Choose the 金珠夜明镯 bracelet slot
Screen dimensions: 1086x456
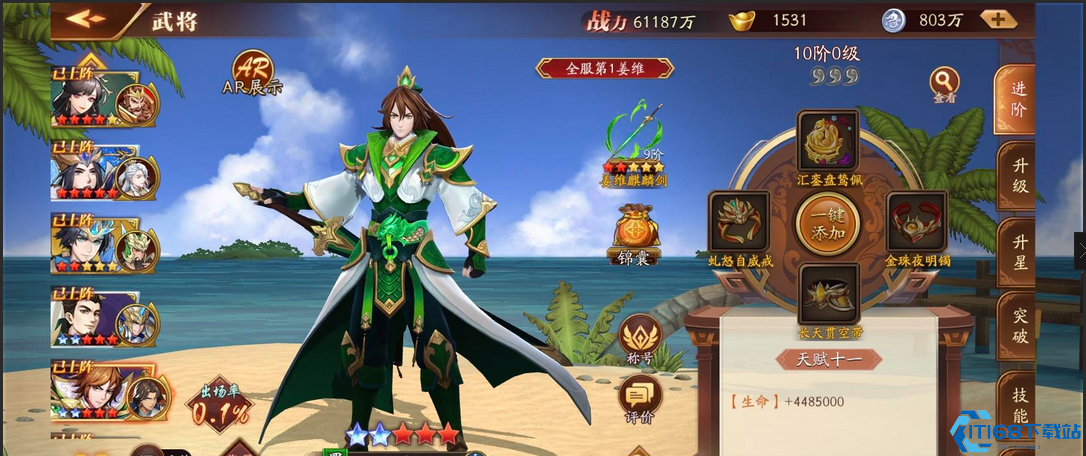[916, 222]
